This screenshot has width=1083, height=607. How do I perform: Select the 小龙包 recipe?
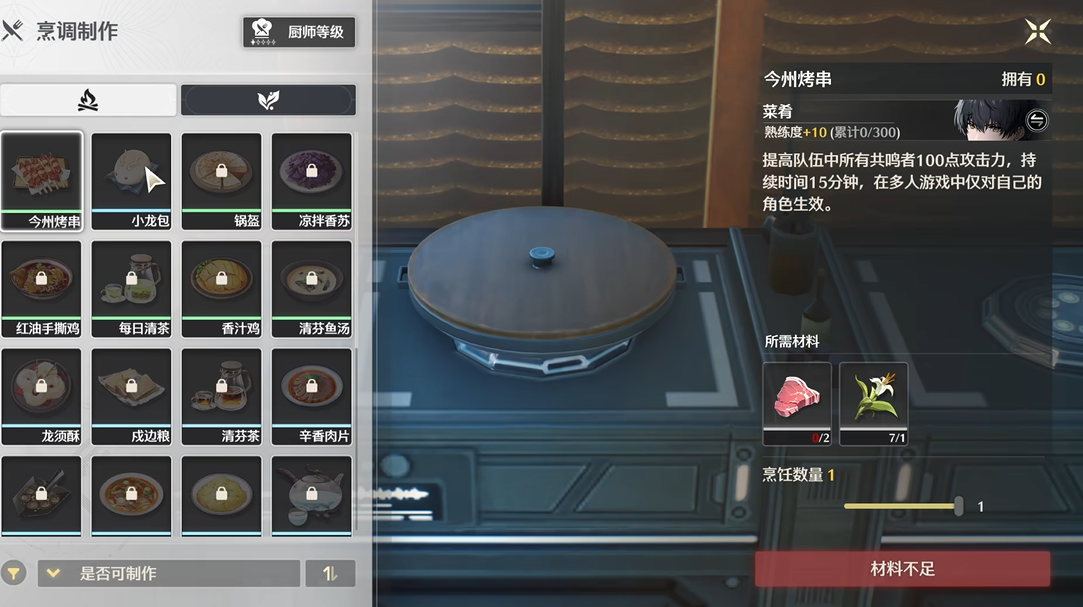131,181
